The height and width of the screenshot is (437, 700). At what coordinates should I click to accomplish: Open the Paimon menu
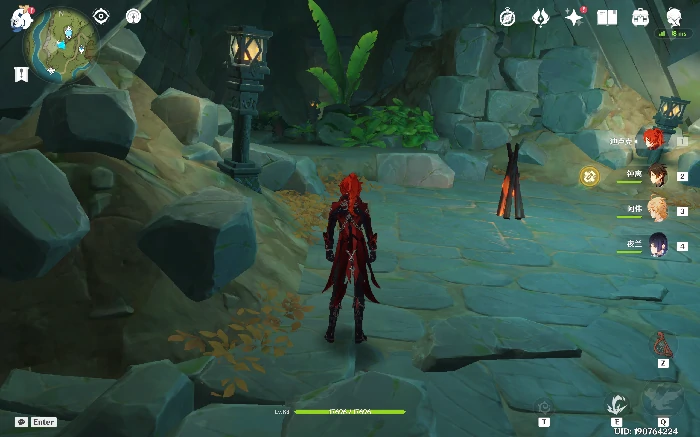tap(21, 17)
